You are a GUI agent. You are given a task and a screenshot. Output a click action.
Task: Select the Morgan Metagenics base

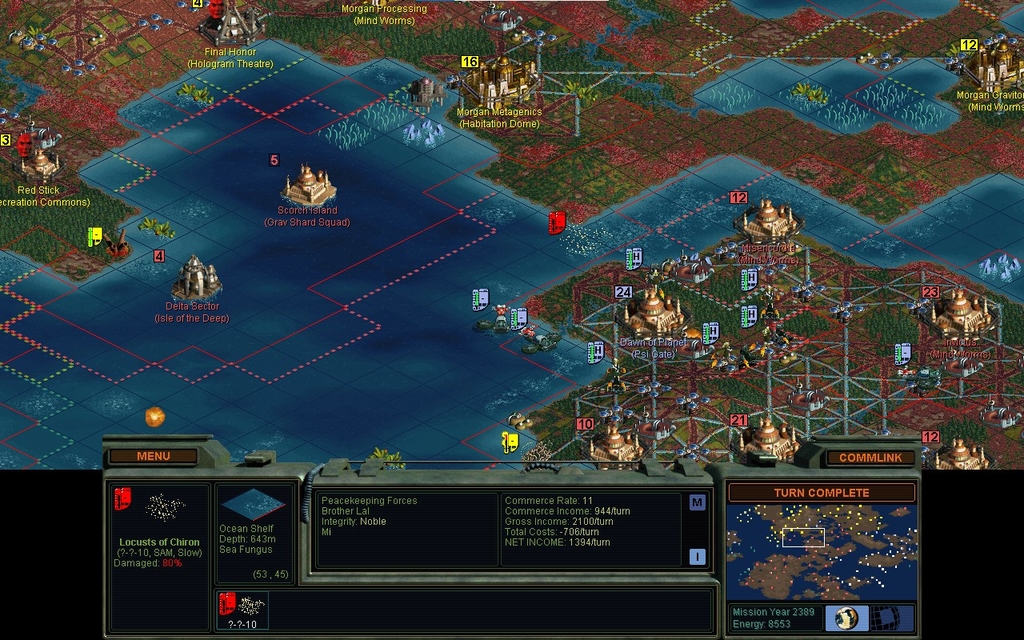coord(497,83)
